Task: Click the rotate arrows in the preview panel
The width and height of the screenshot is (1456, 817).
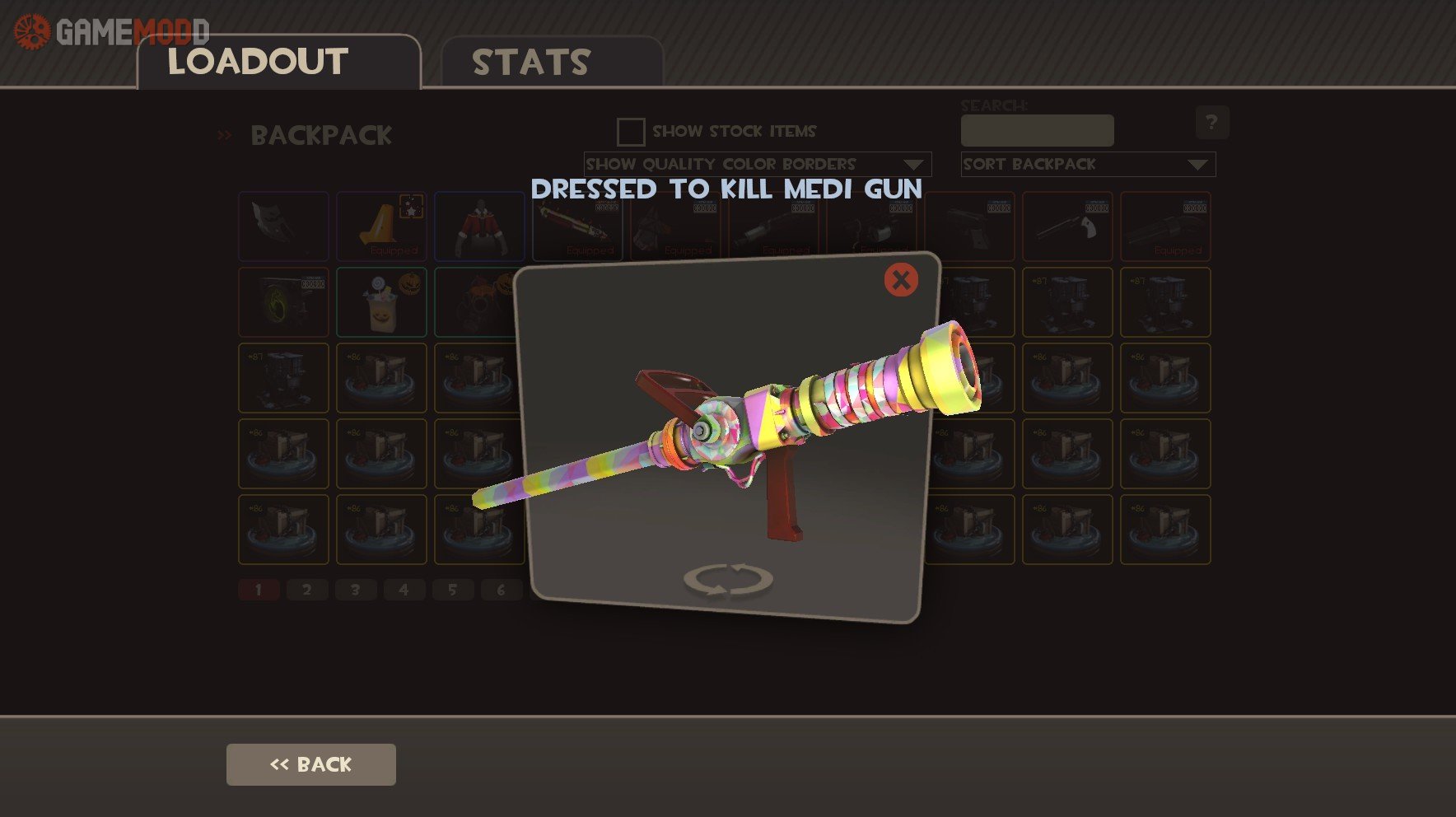Action: tap(728, 579)
